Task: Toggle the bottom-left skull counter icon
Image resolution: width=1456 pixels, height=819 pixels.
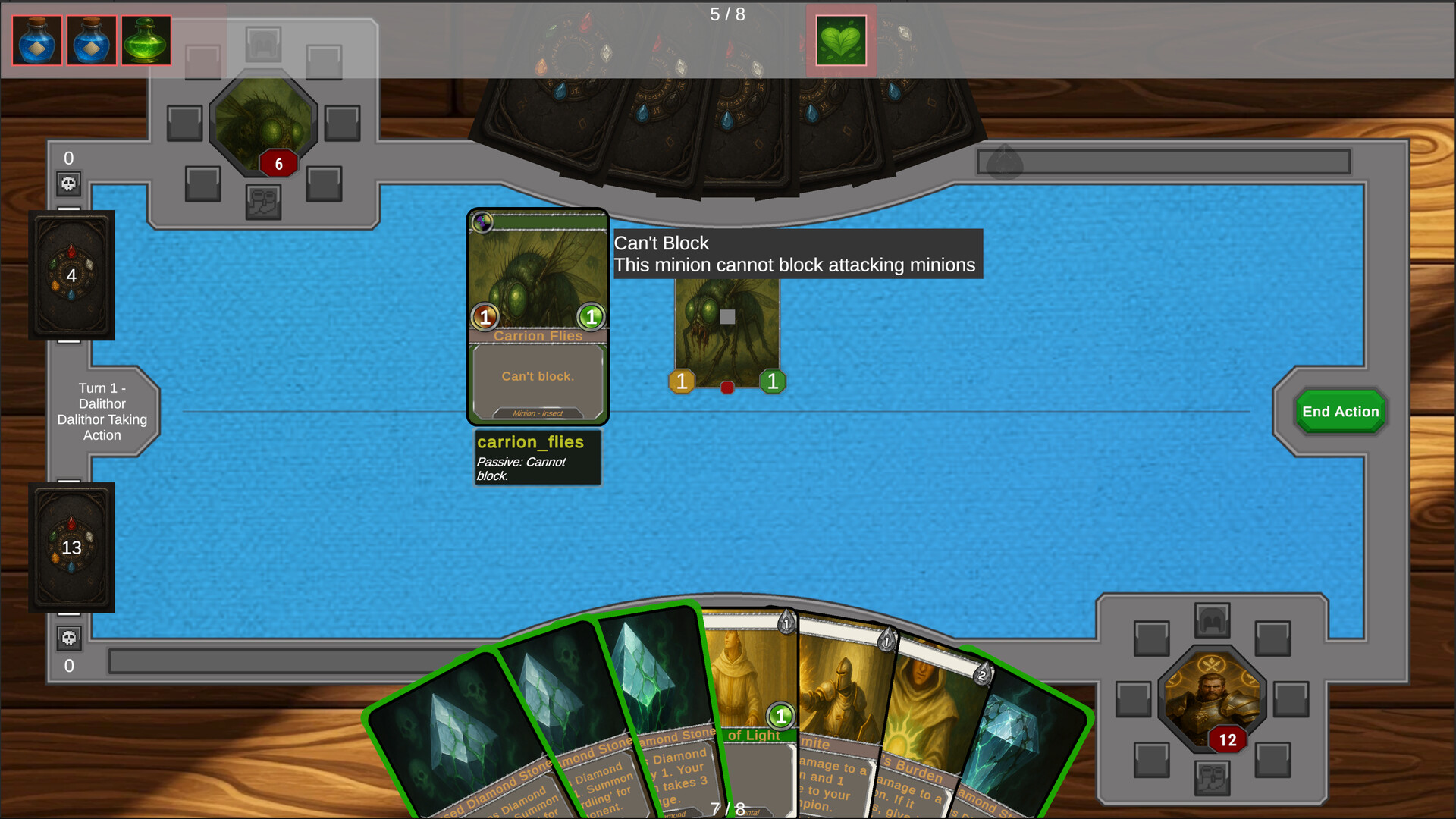Action: (69, 639)
